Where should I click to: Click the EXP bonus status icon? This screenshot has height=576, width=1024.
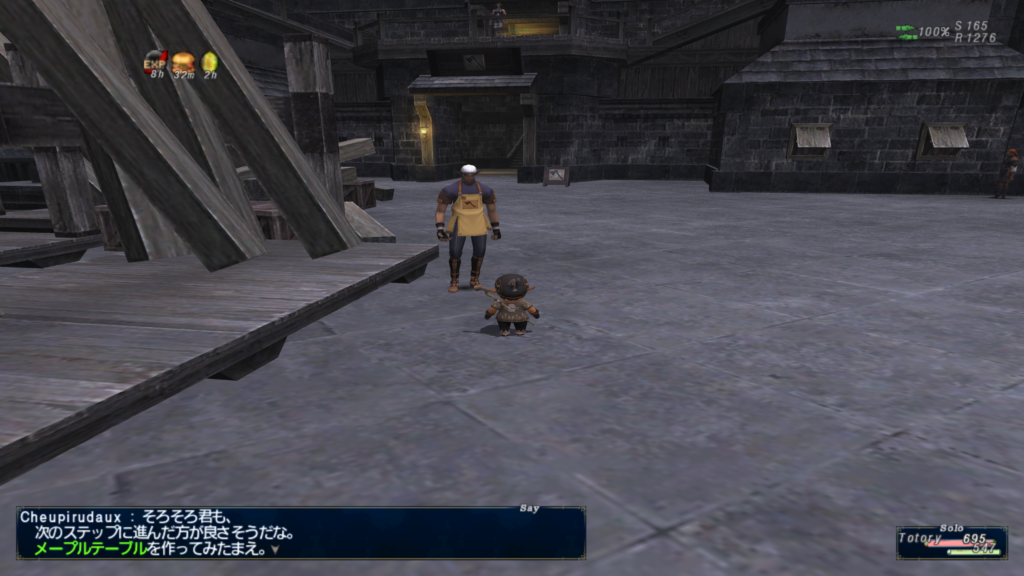coord(156,62)
